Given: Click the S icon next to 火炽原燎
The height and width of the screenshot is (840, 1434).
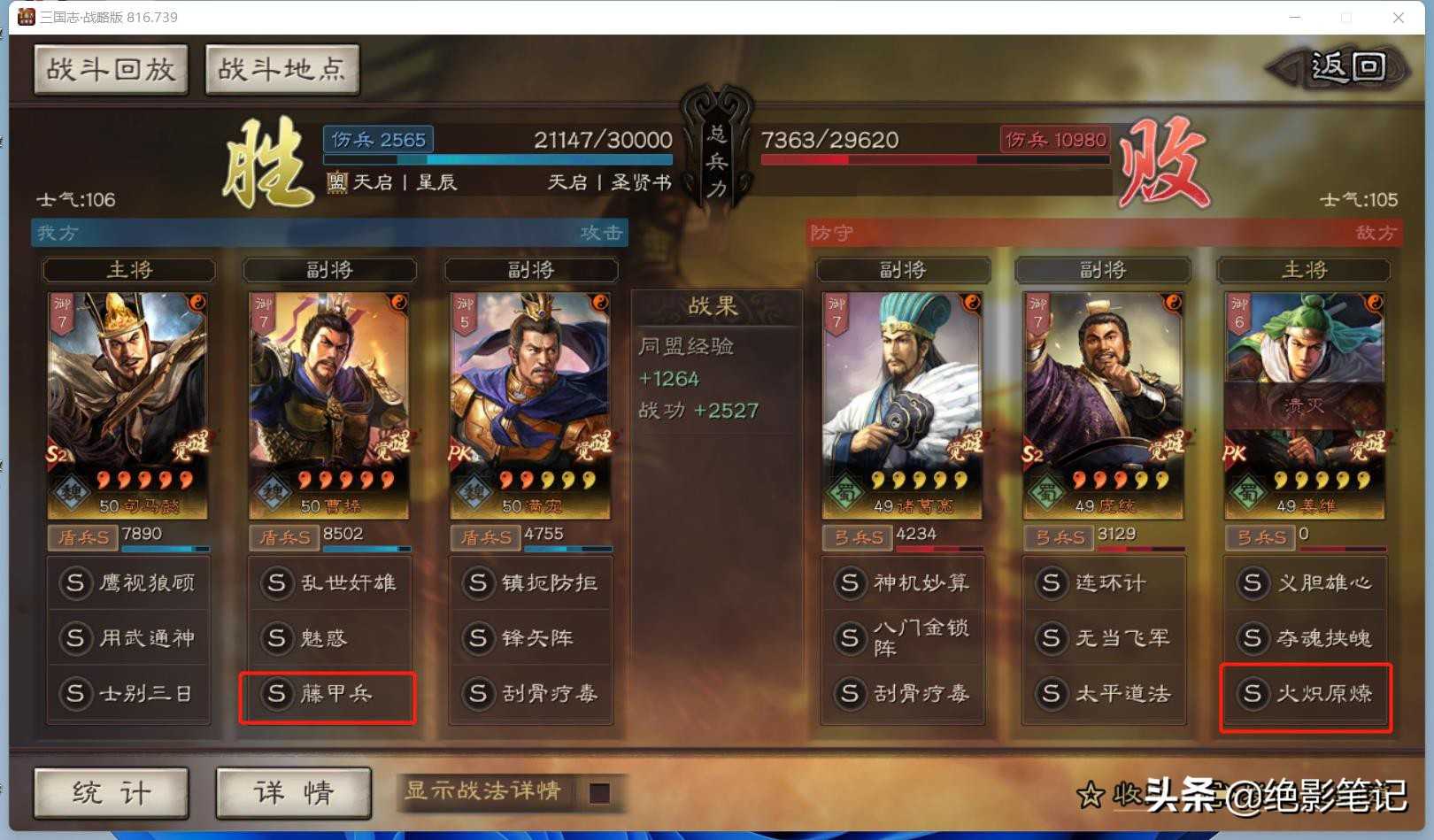Looking at the screenshot, I should [x=1253, y=696].
